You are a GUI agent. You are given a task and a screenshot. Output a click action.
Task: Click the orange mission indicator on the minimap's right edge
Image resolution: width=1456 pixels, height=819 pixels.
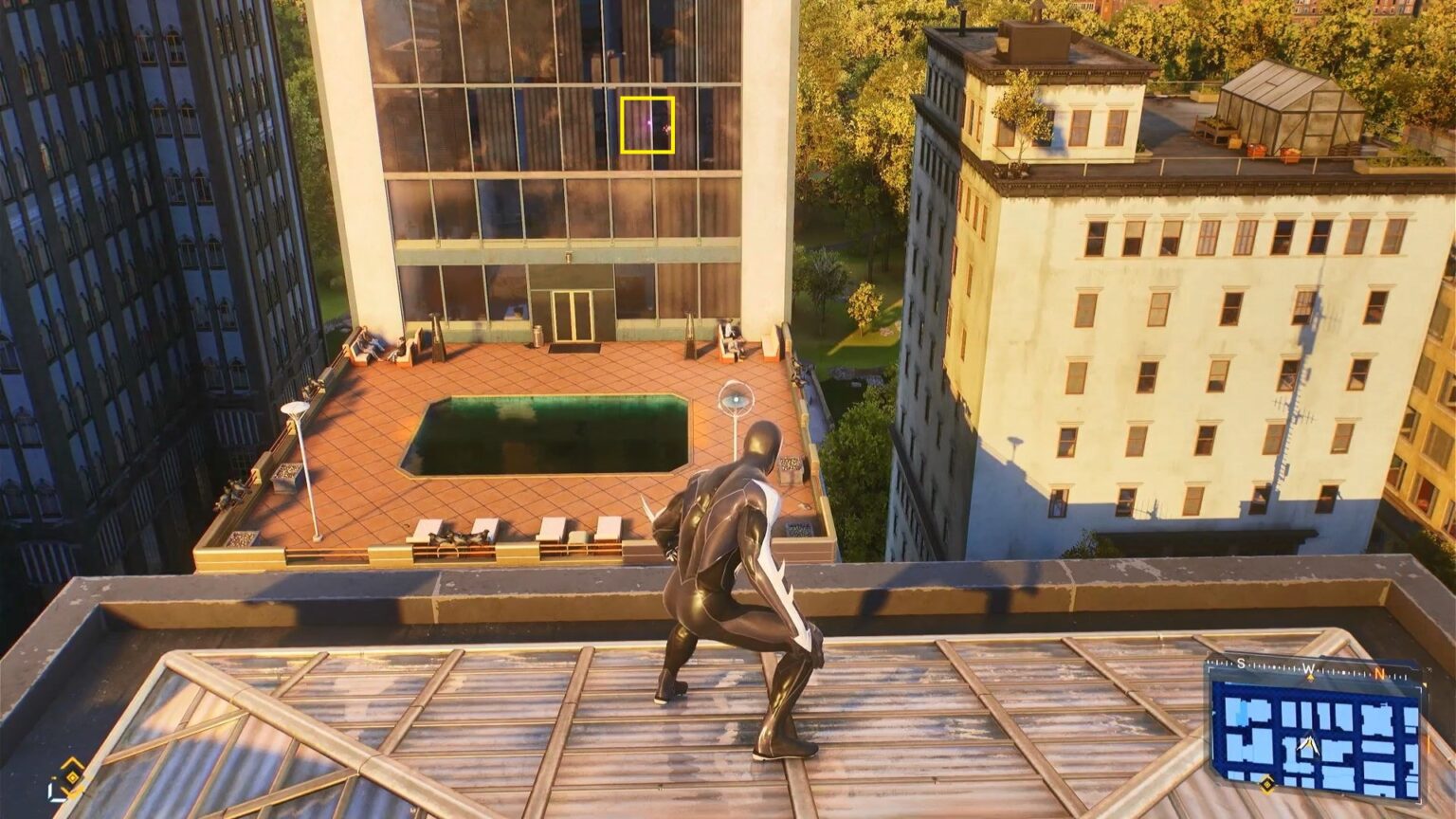click(x=1429, y=739)
